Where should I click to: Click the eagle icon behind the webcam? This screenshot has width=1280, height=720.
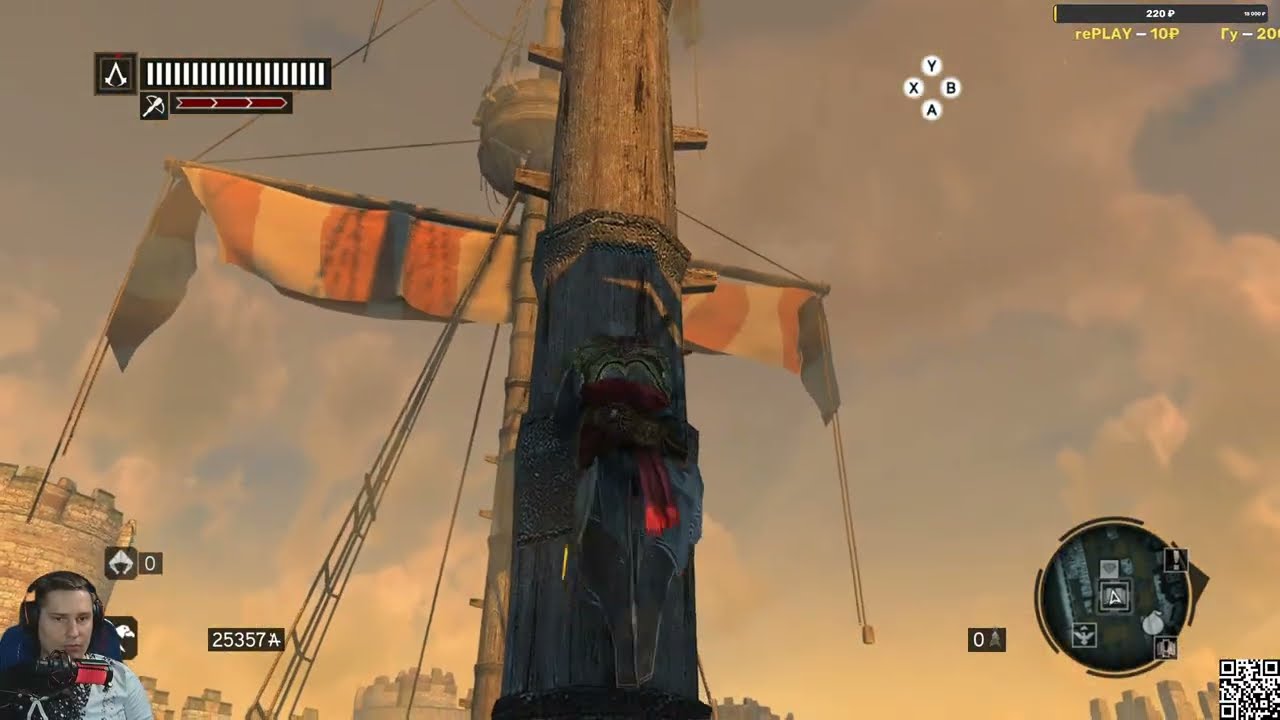tap(125, 632)
